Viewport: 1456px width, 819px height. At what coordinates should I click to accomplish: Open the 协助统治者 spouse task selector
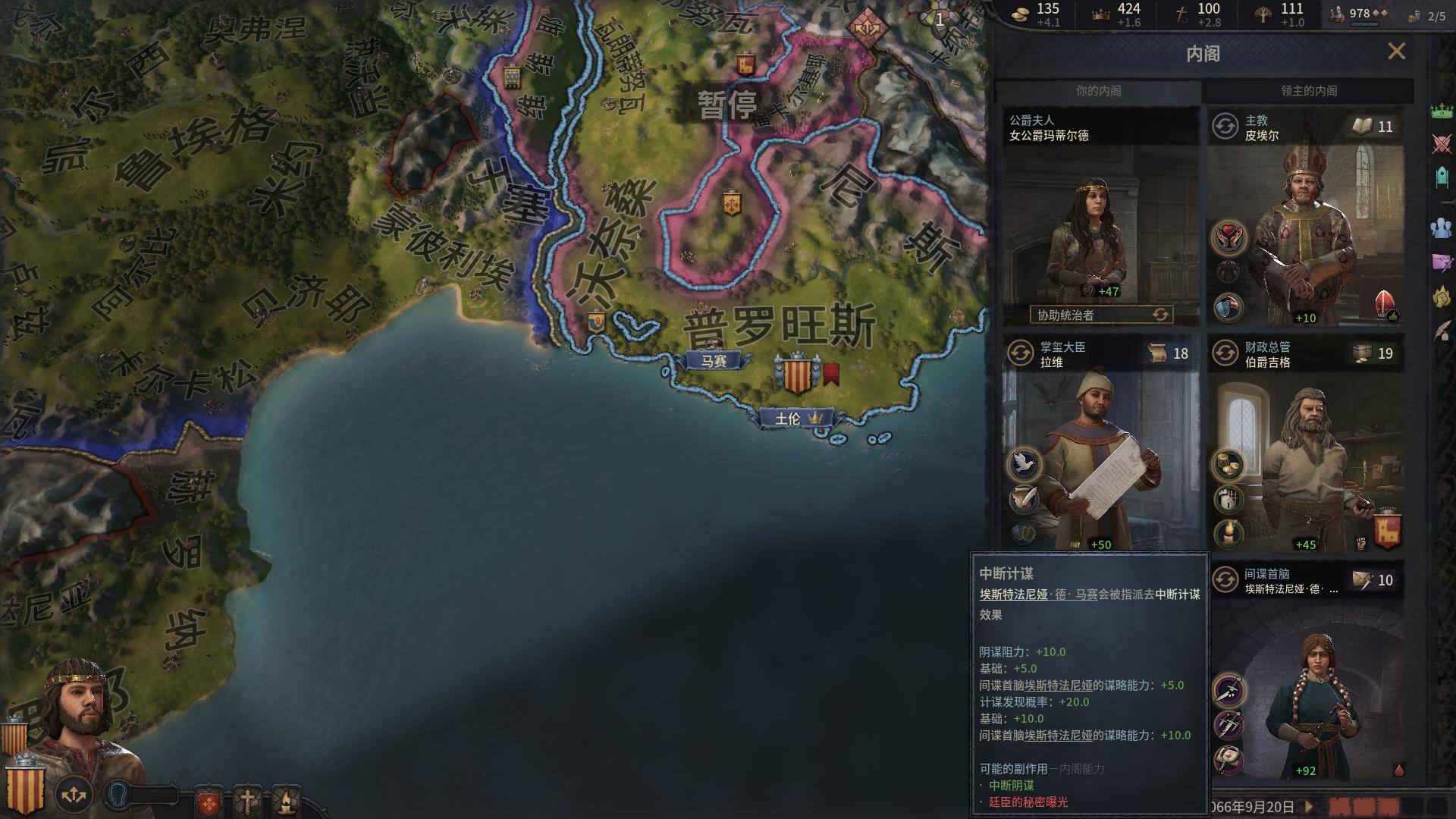[x=1100, y=315]
